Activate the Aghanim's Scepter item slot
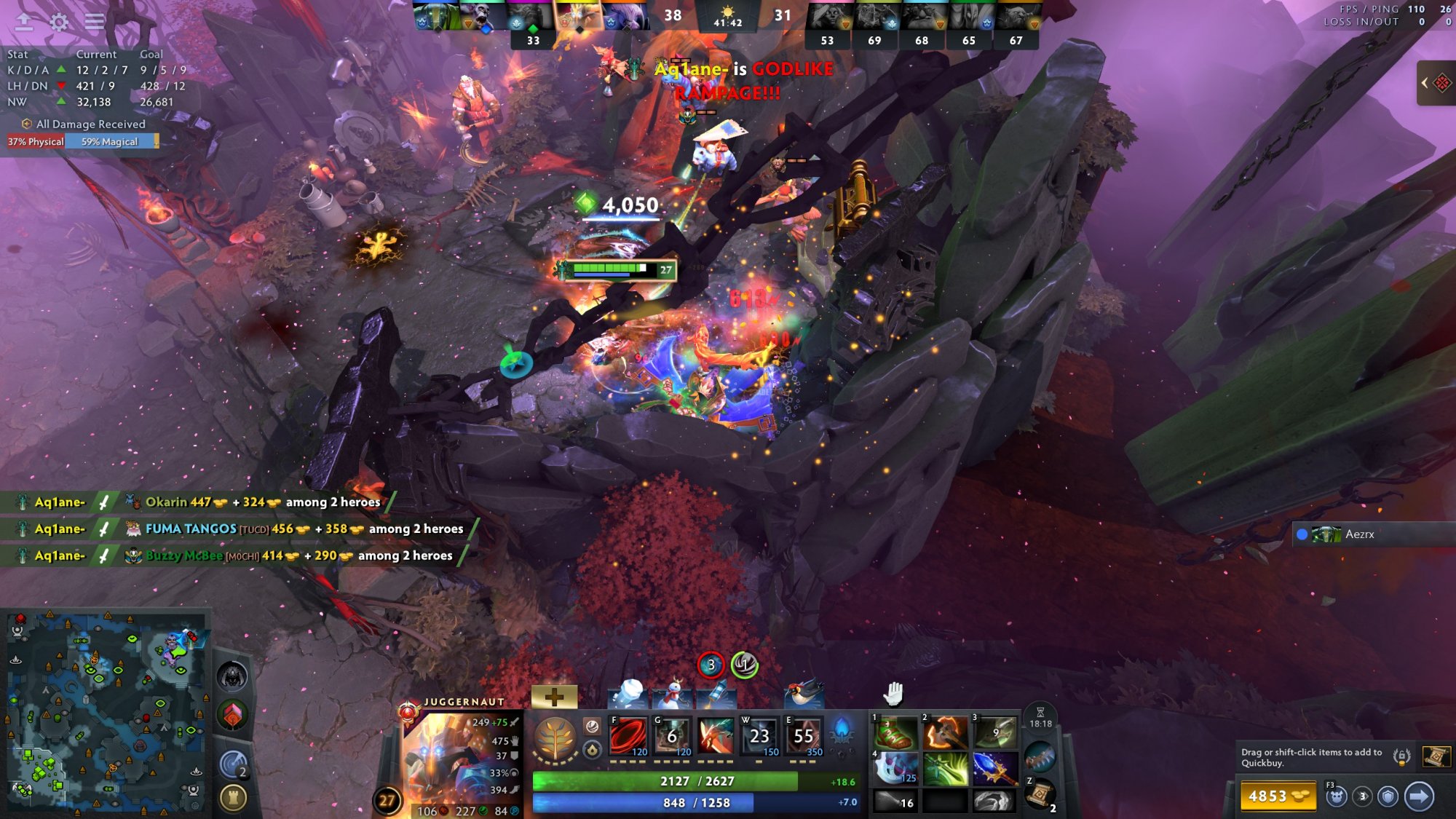 [994, 769]
